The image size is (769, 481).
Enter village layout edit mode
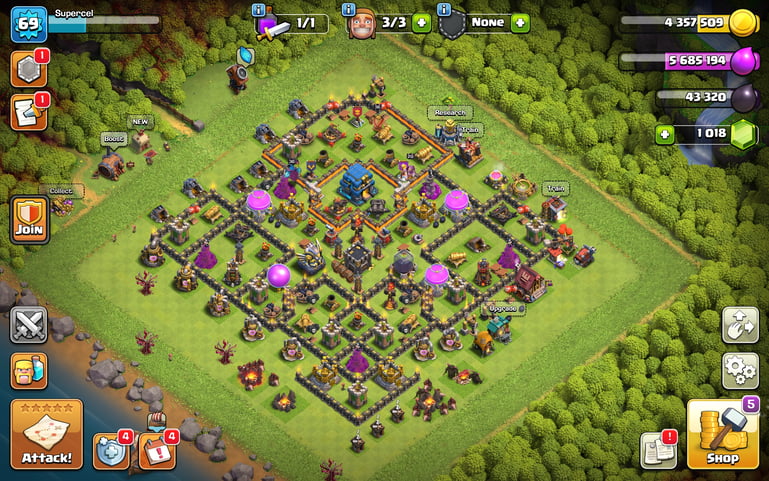point(740,325)
